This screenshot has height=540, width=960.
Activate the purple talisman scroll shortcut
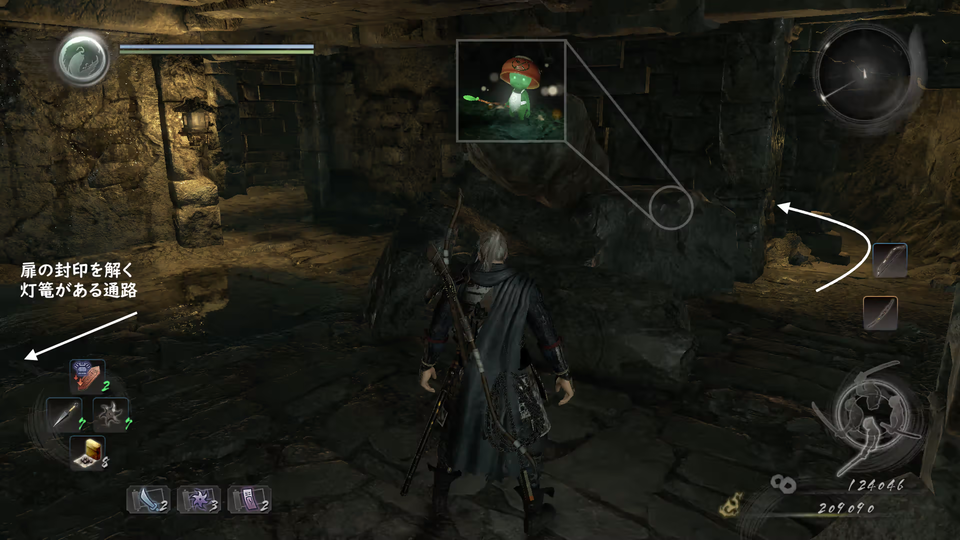coord(248,498)
